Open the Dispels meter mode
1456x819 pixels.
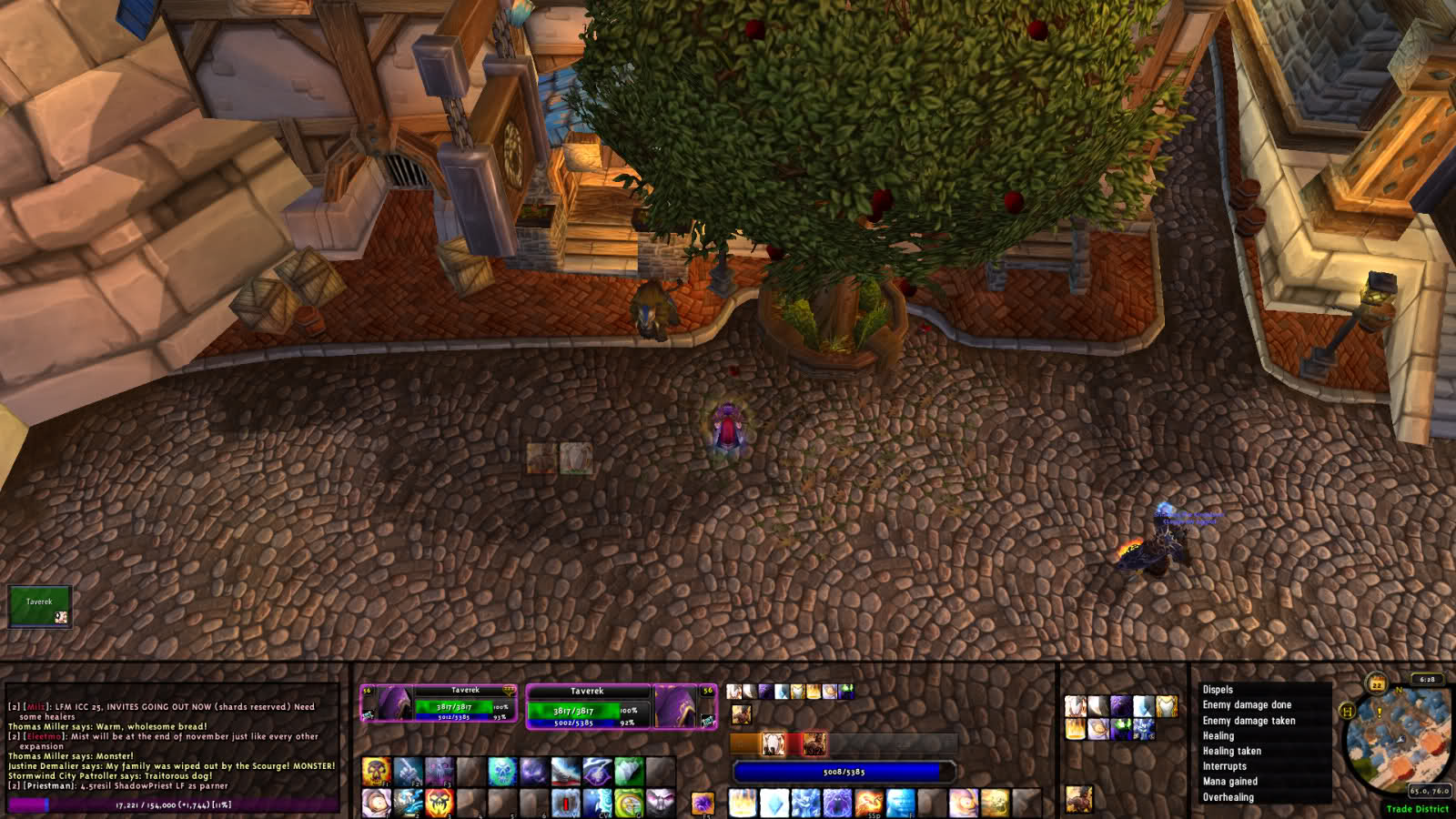tap(1218, 690)
